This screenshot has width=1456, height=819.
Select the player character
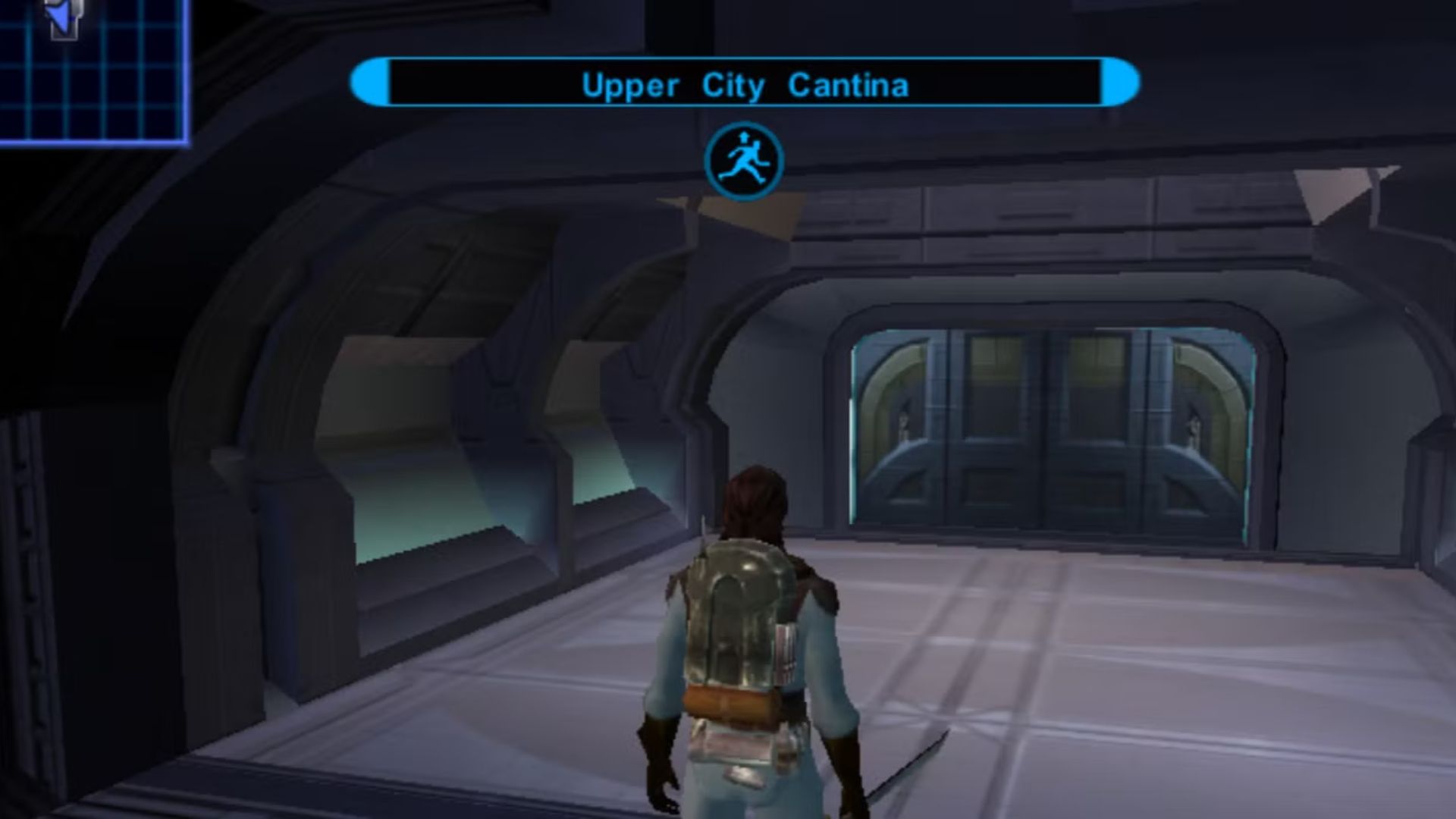751,645
